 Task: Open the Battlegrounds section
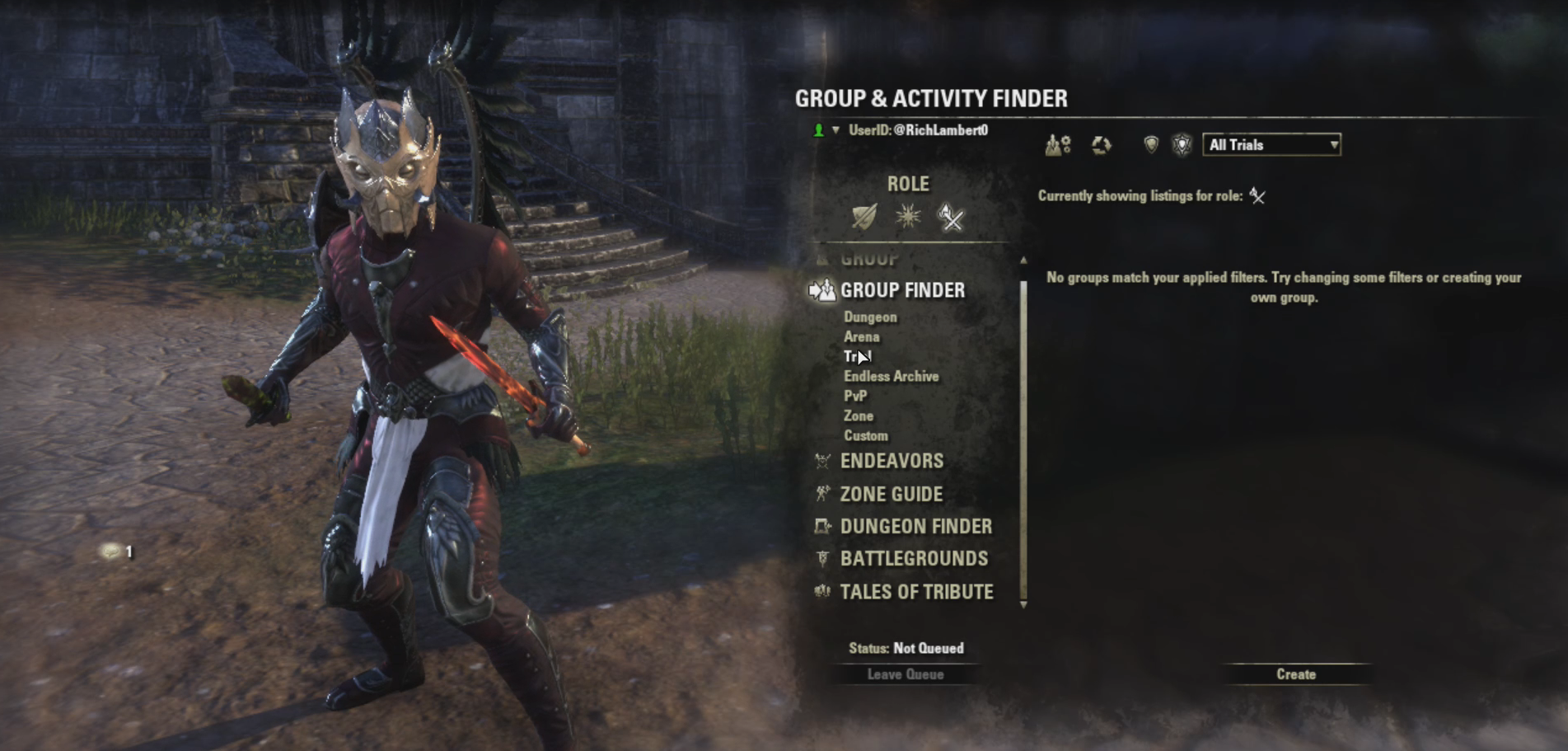click(913, 559)
